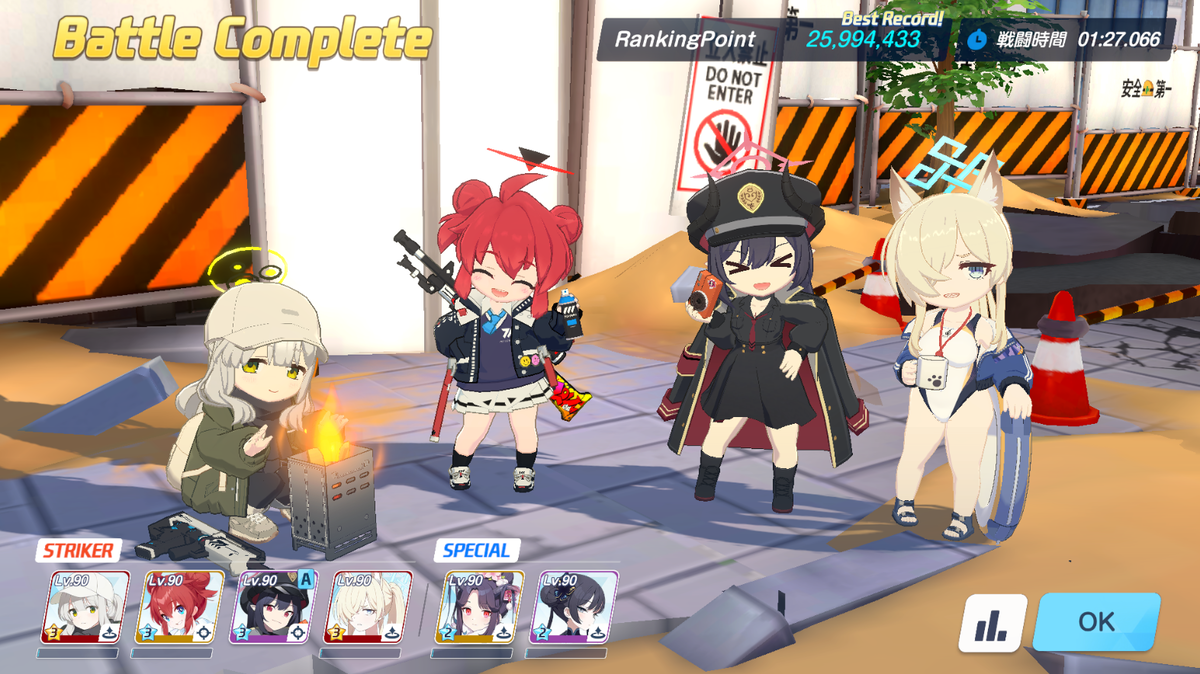Select the white-cap gray-haired striker portrait
The height and width of the screenshot is (674, 1200).
click(x=85, y=607)
